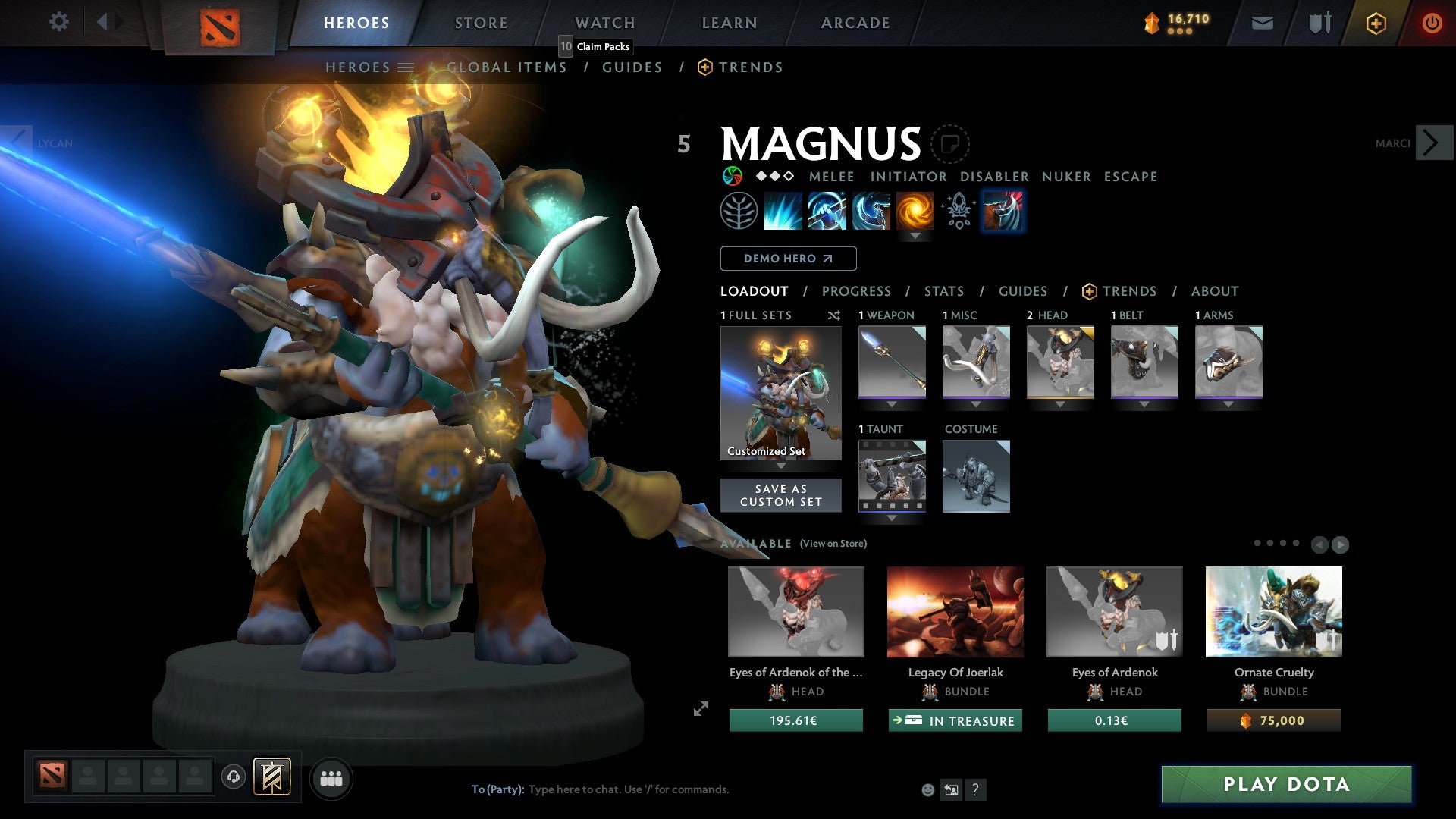Open the Watch menu item
This screenshot has height=819, width=1456.
[604, 22]
